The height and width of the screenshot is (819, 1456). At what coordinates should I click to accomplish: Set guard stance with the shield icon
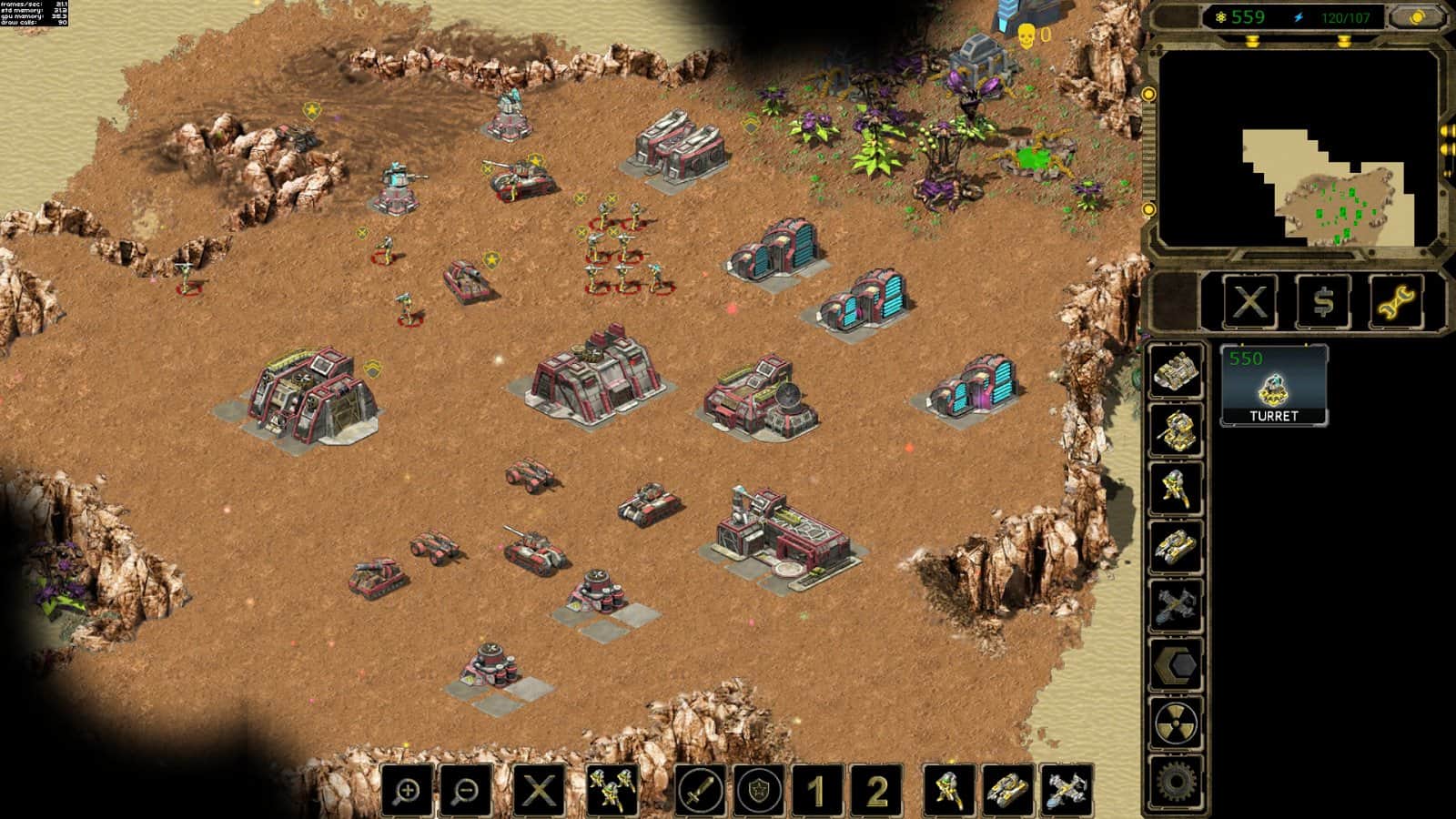pos(759,790)
